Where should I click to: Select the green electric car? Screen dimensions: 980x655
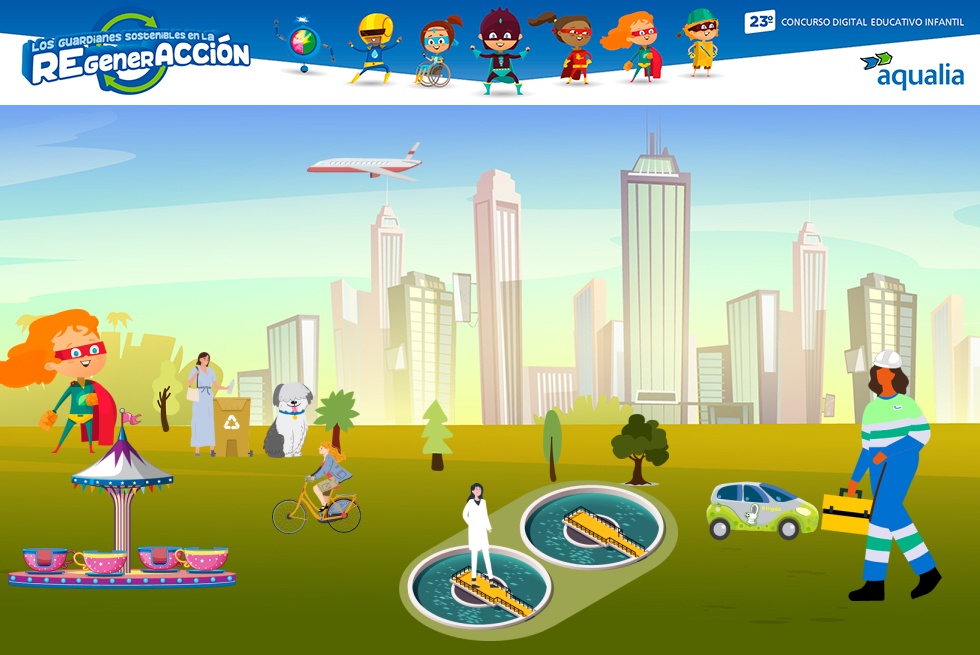pos(761,509)
